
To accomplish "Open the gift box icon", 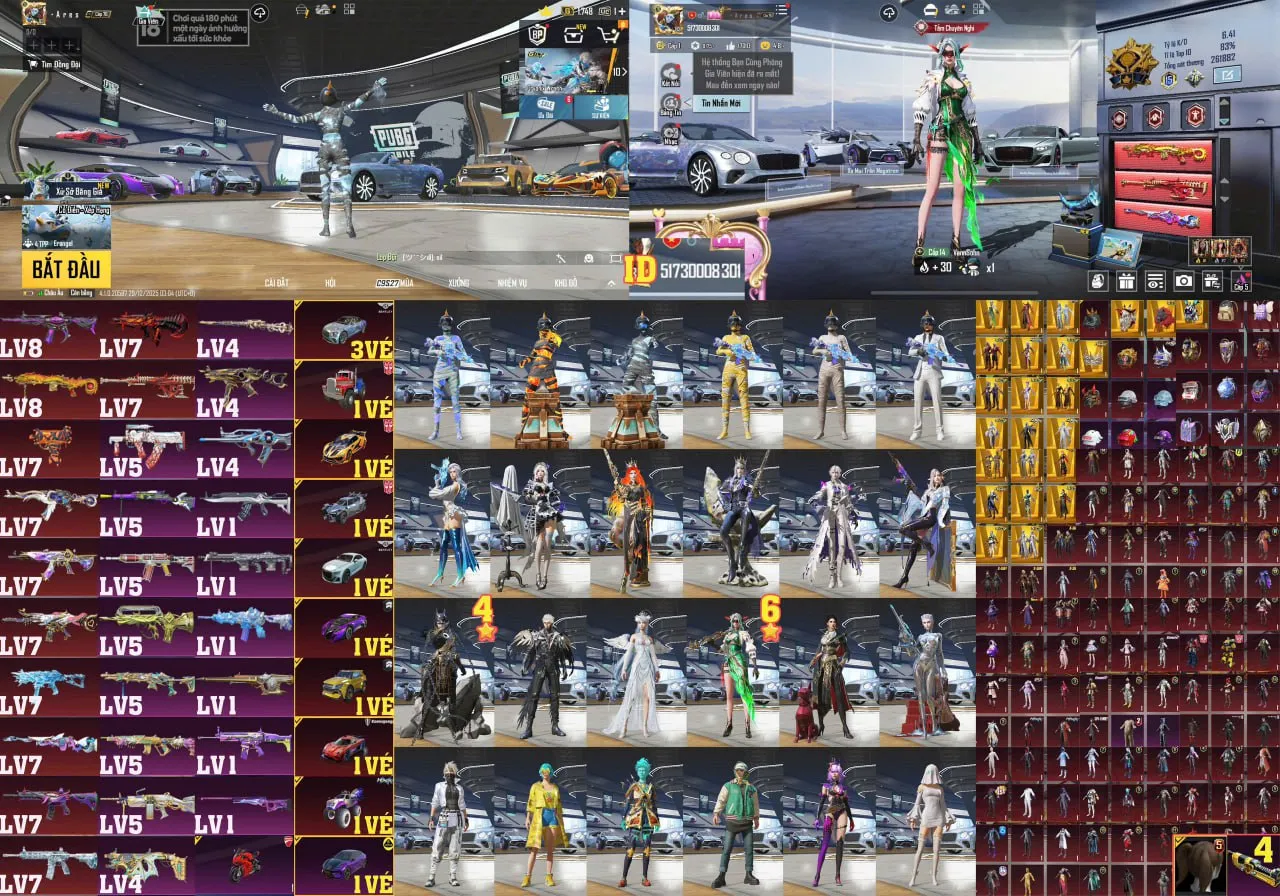I will (1127, 281).
